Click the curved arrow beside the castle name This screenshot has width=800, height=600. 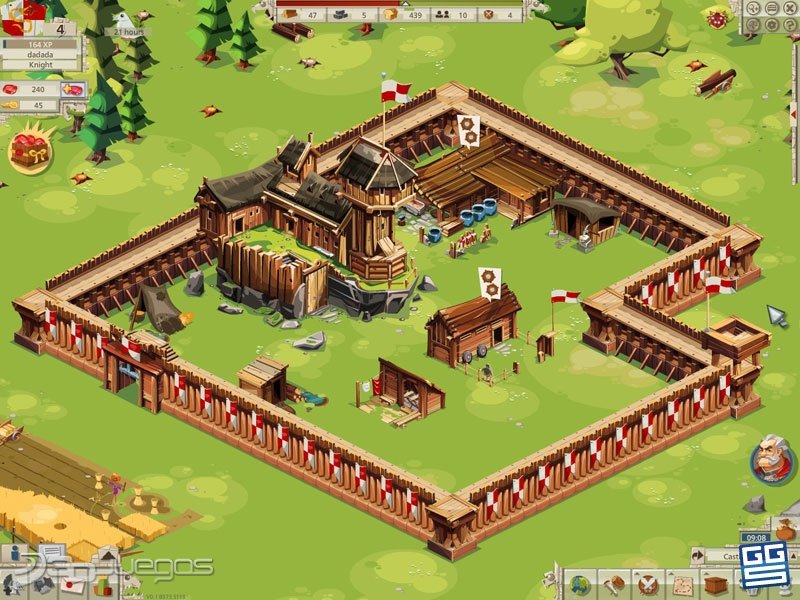click(x=697, y=554)
